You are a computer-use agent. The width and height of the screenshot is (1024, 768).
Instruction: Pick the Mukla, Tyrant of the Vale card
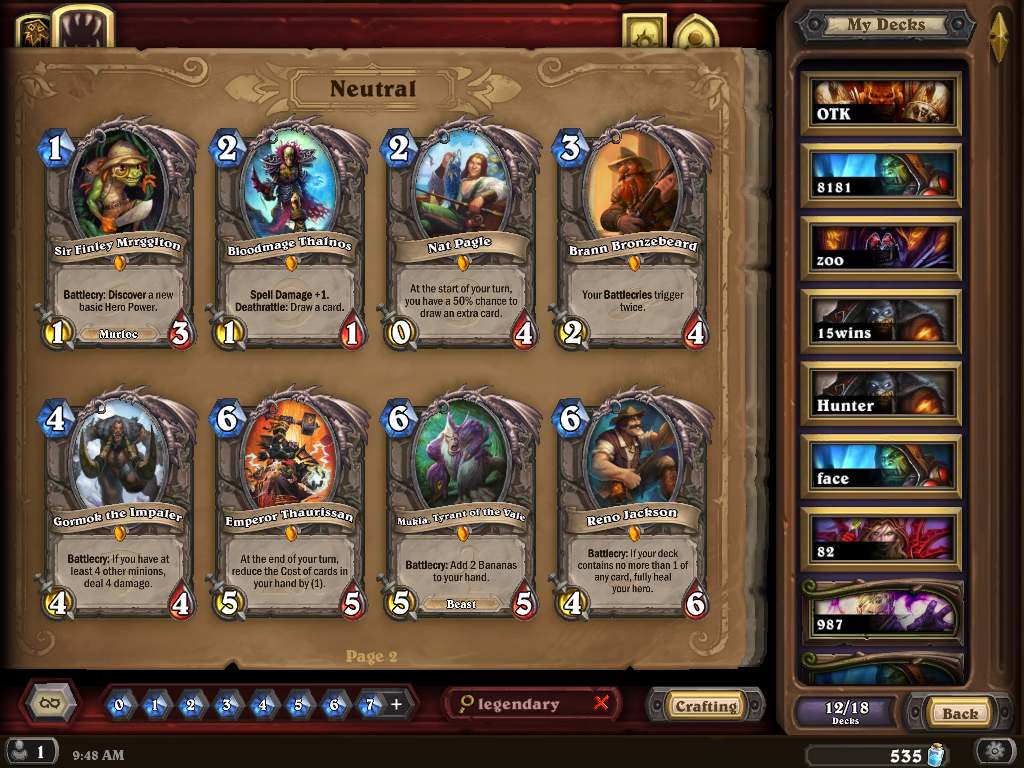(x=461, y=505)
